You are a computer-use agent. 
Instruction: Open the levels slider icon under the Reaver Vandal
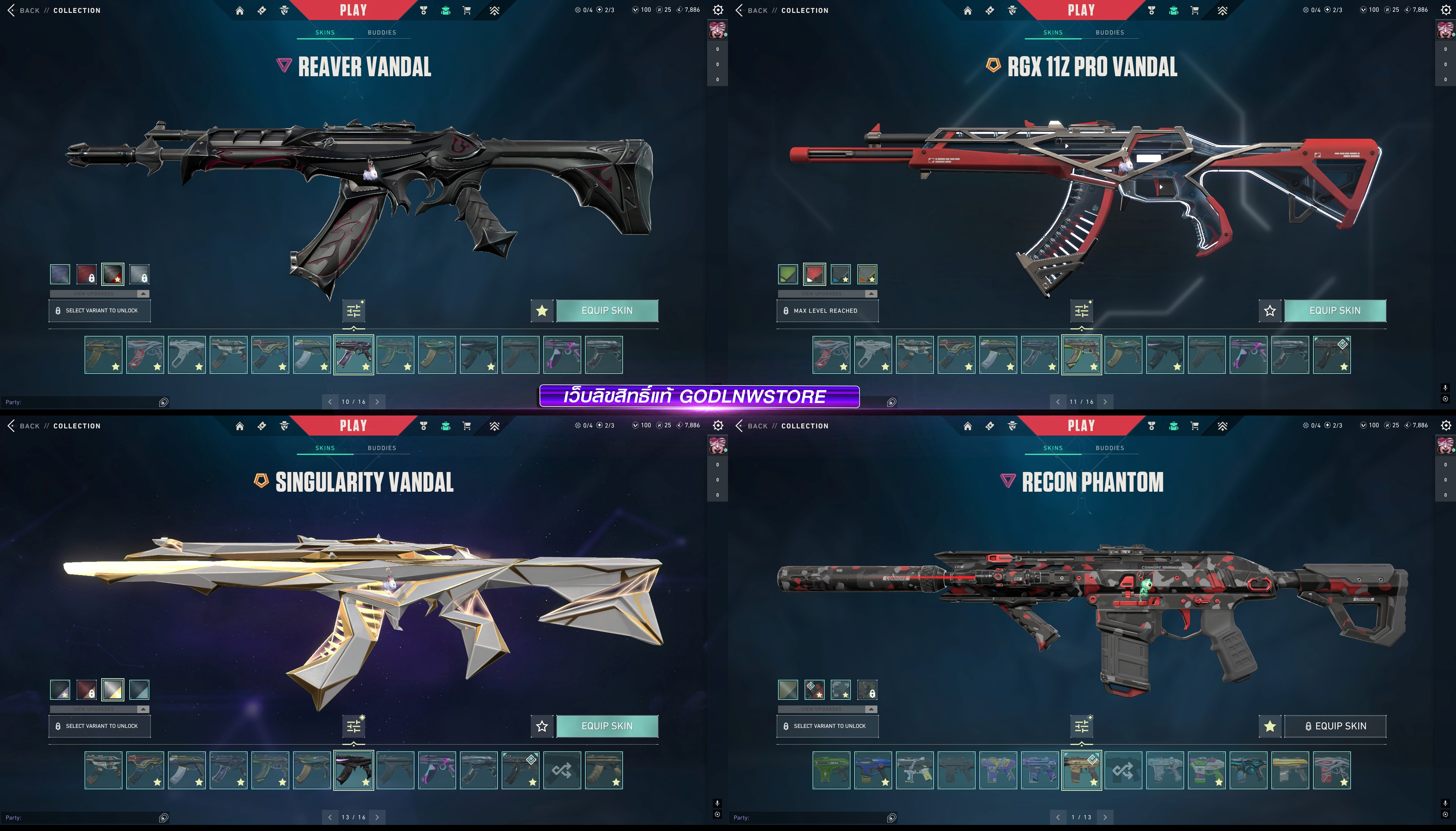[354, 310]
